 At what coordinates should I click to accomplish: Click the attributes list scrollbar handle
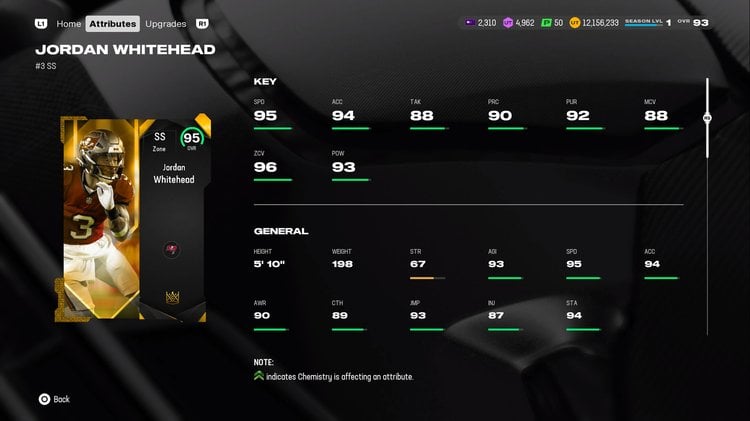click(707, 117)
